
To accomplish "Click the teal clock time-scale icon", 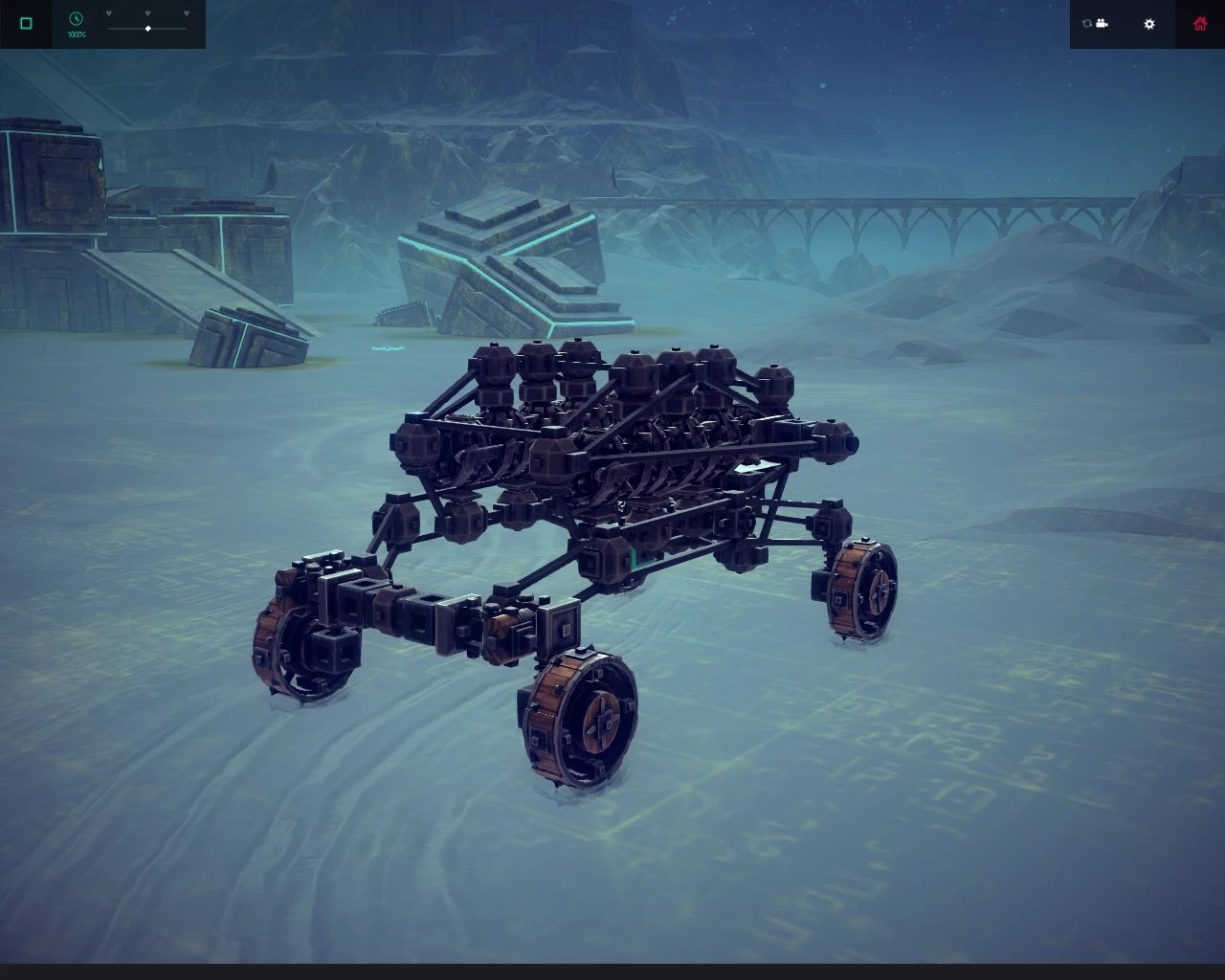I will point(76,18).
